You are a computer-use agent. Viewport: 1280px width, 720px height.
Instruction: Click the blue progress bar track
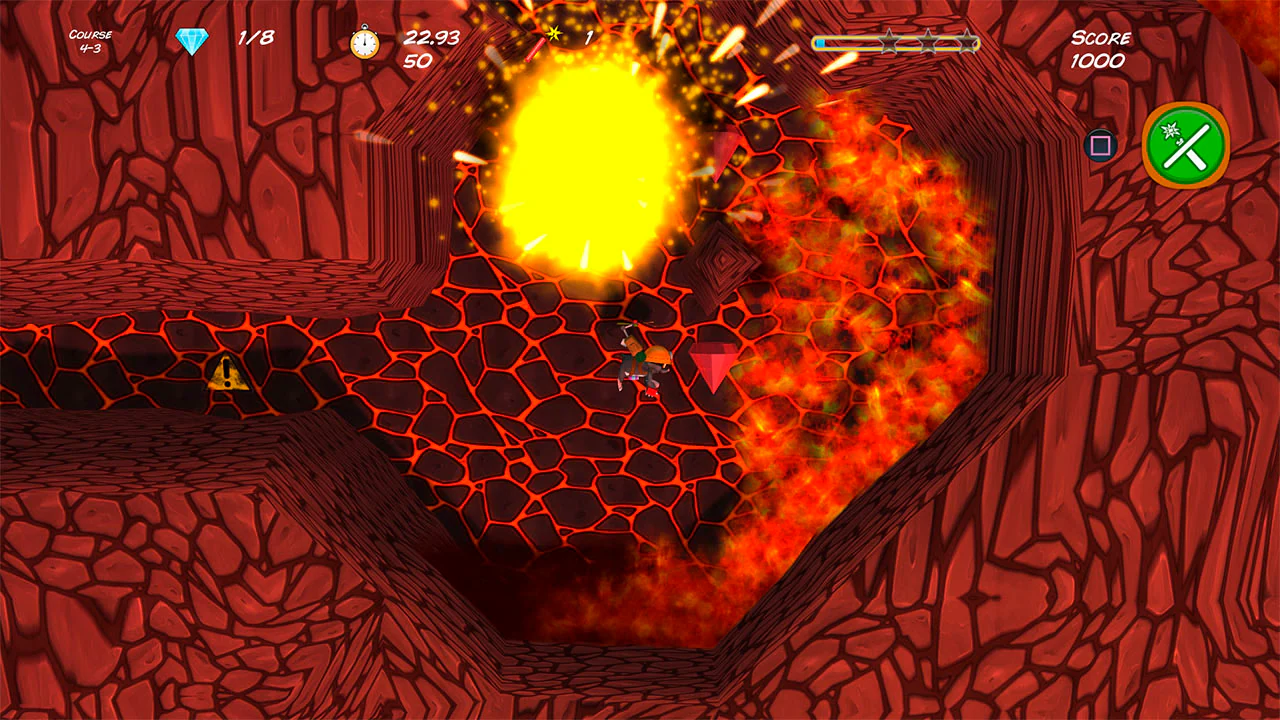850,41
